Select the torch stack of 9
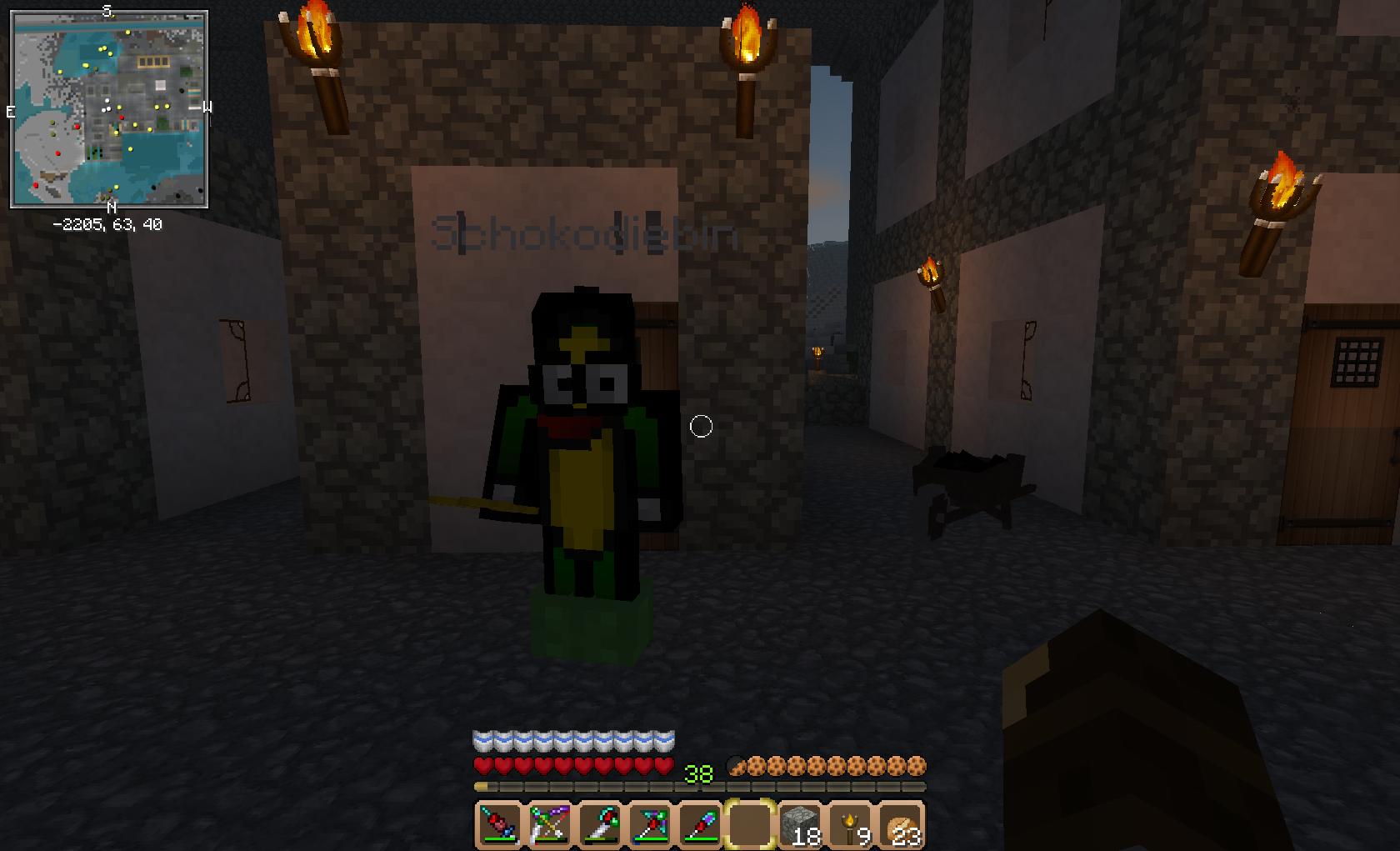 (x=851, y=824)
